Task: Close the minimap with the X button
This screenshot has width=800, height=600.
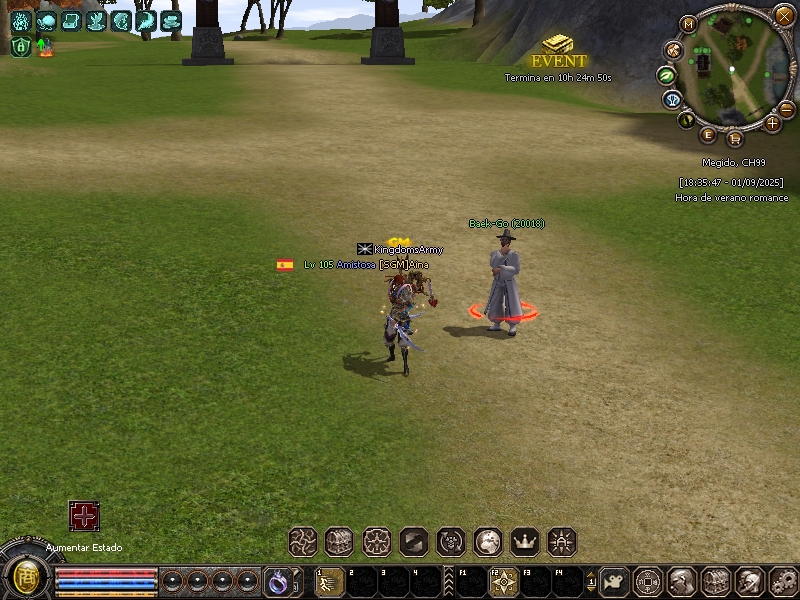Action: tap(784, 15)
